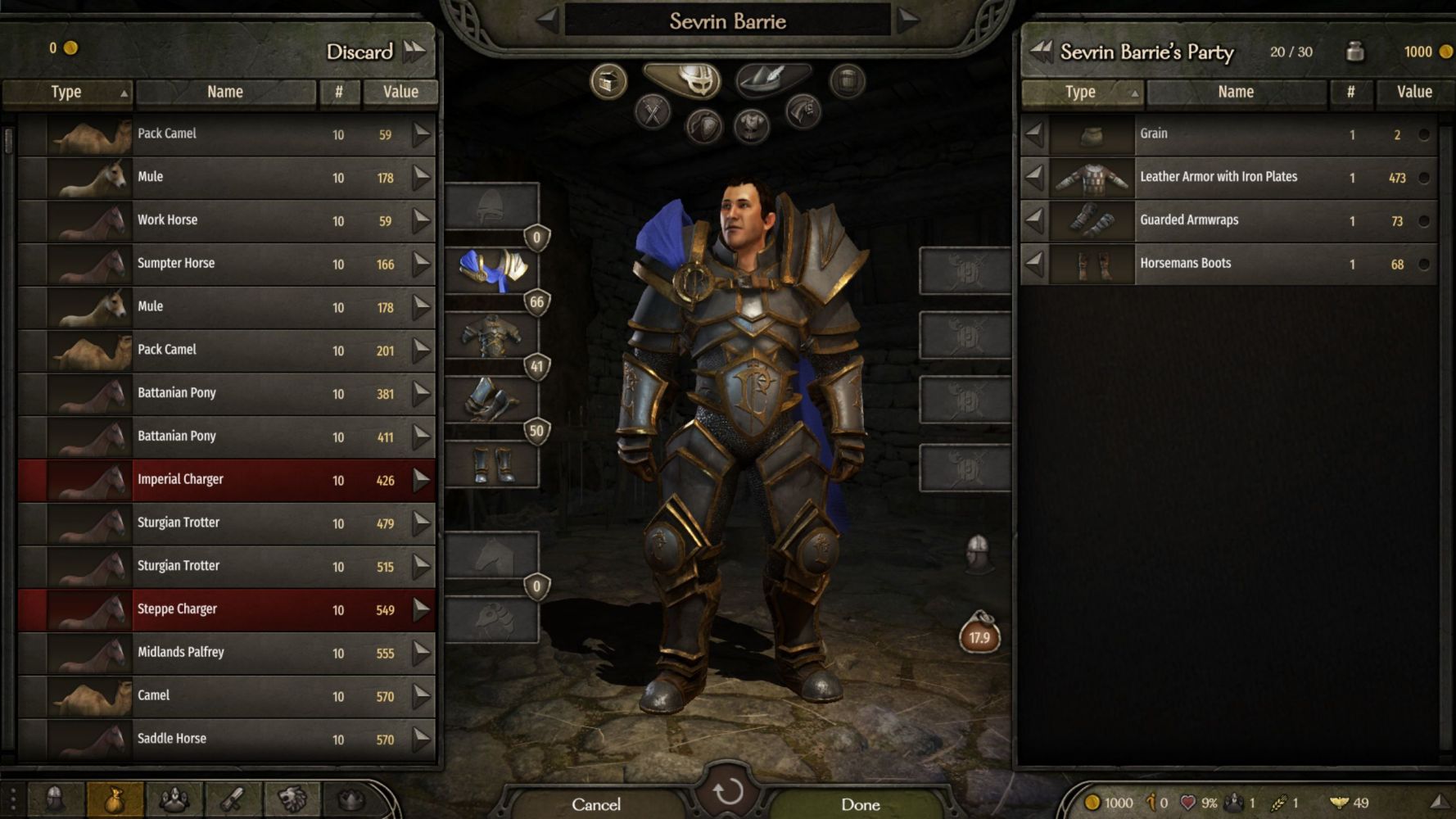Select Leather Armor with Iron Plates
1456x819 pixels.
tap(1228, 178)
